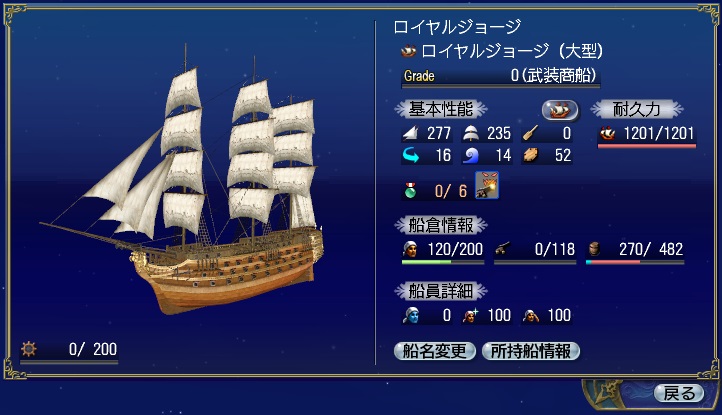The height and width of the screenshot is (415, 722).
Task: Select the cannon ship skill icon
Action: (485, 186)
